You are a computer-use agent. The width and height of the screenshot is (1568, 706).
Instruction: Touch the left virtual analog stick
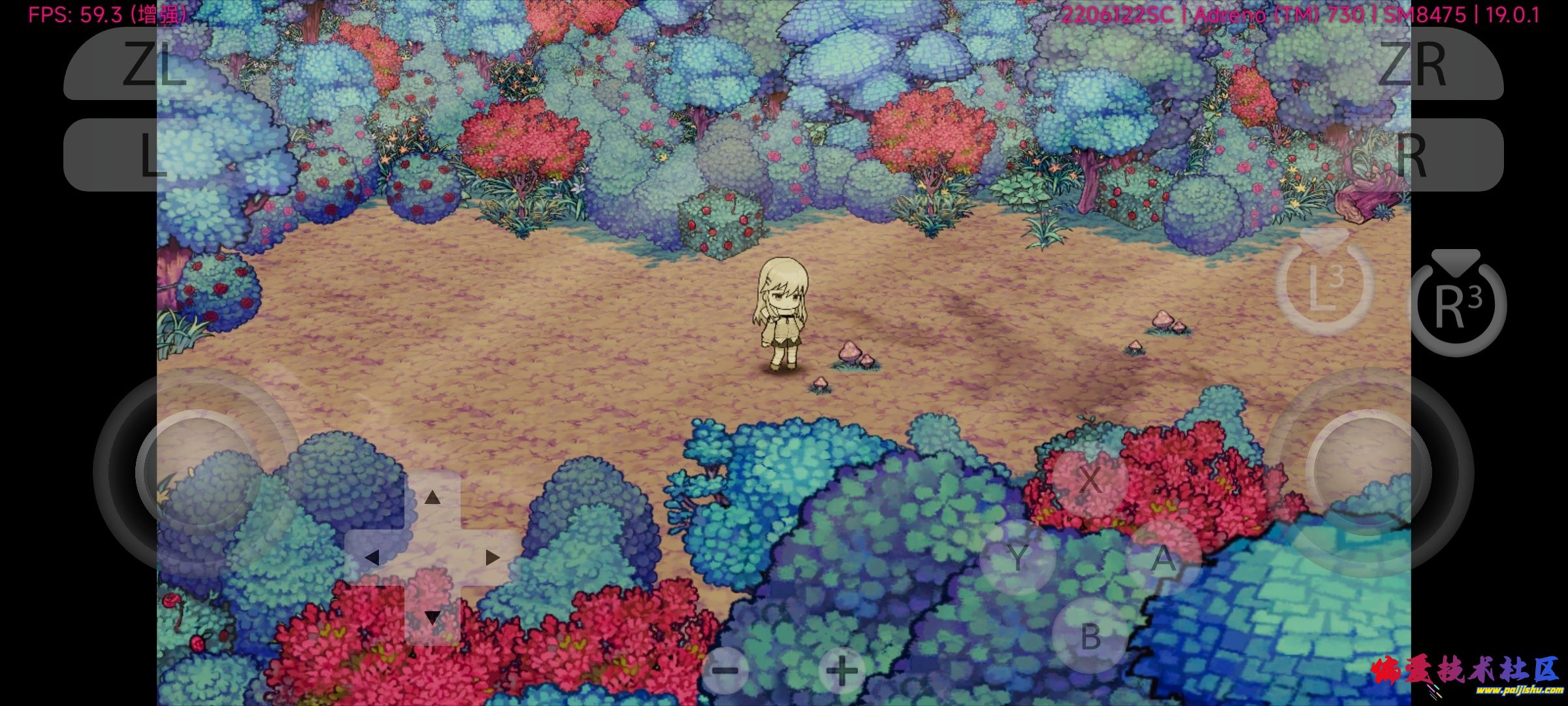click(199, 472)
